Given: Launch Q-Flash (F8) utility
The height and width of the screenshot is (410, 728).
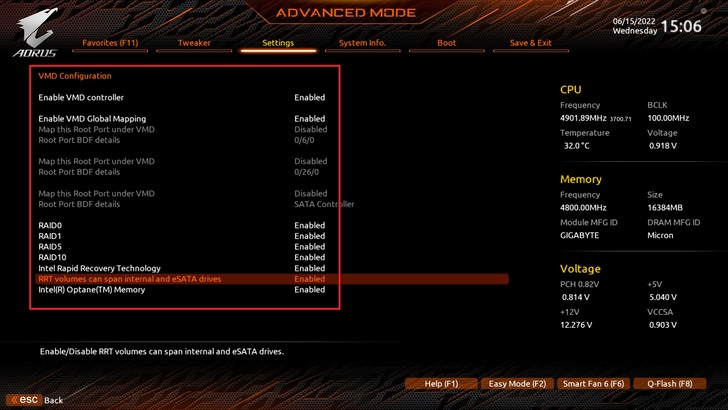Looking at the screenshot, I should [x=669, y=383].
